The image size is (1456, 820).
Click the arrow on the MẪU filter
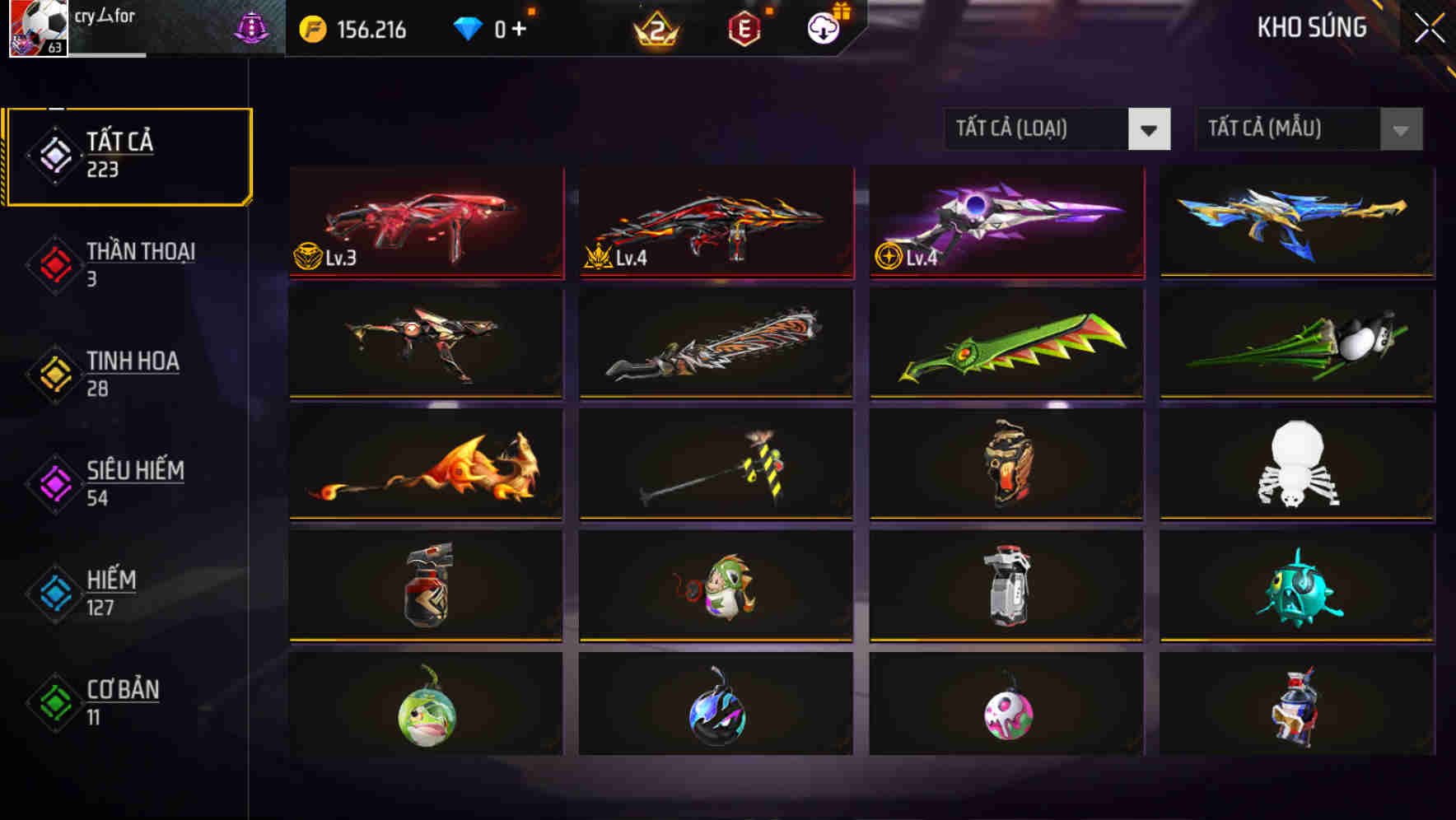click(1399, 129)
